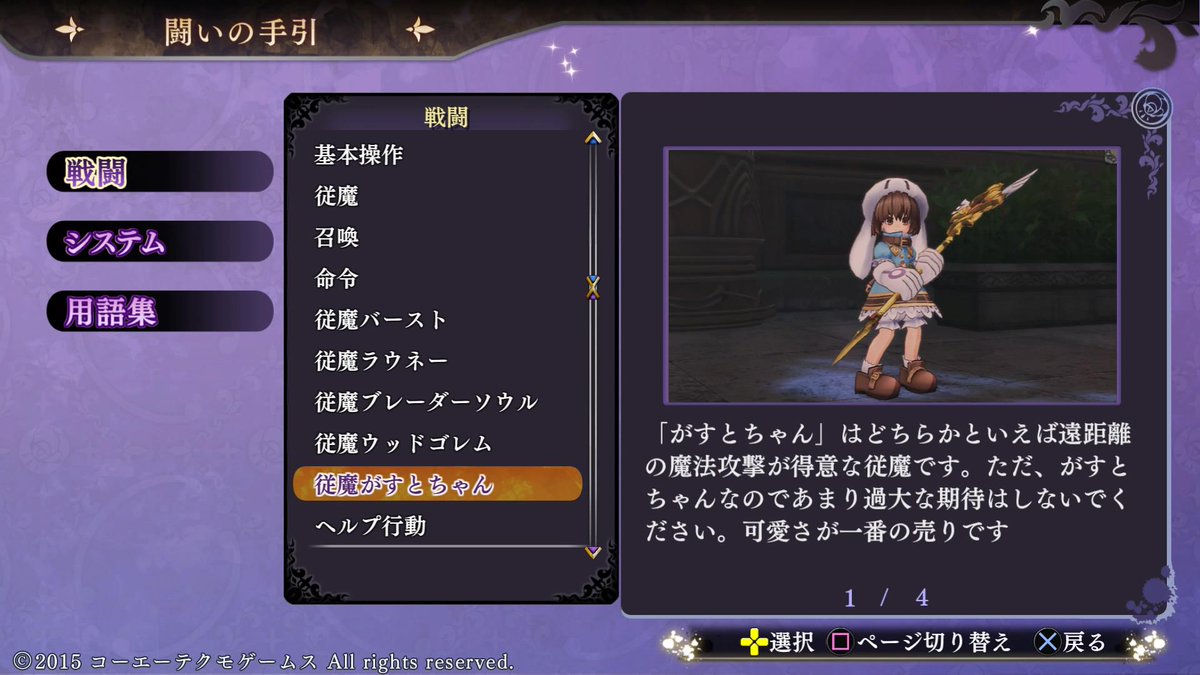
Task: Click the list's up scroll arrow
Action: pos(593,137)
